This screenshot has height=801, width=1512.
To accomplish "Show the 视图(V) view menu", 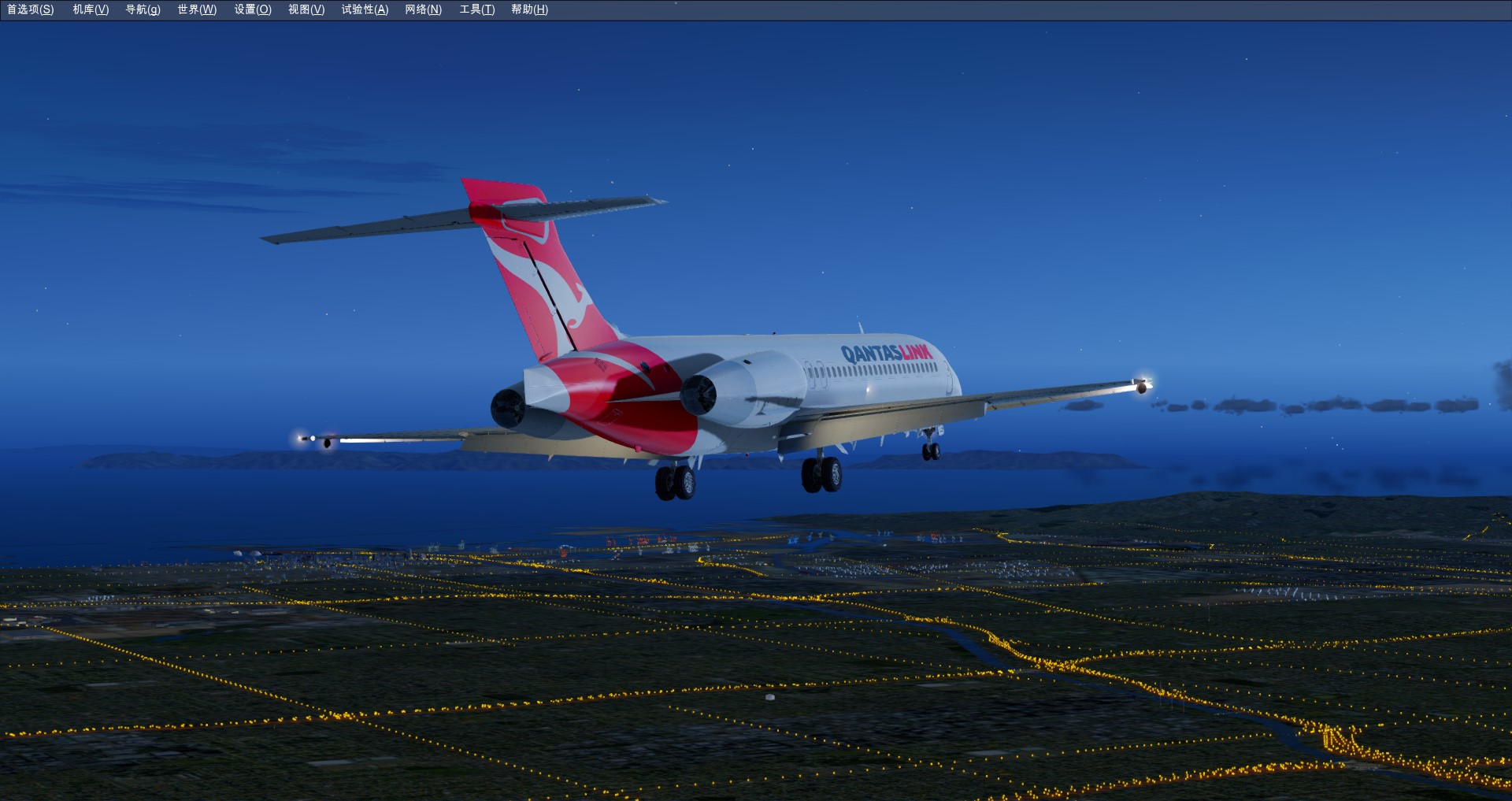I will [x=306, y=9].
